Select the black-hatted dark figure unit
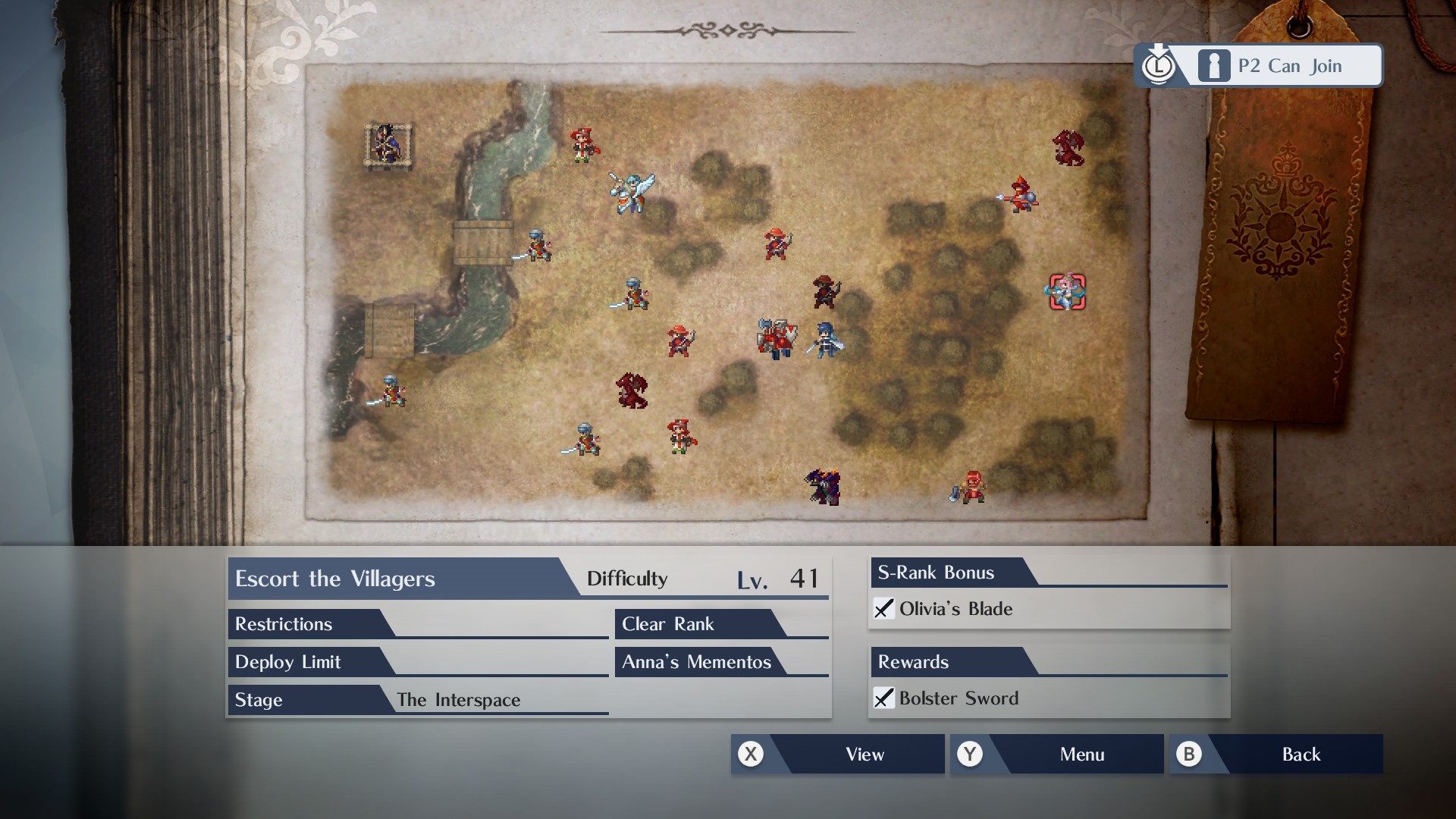The height and width of the screenshot is (819, 1456). (824, 291)
